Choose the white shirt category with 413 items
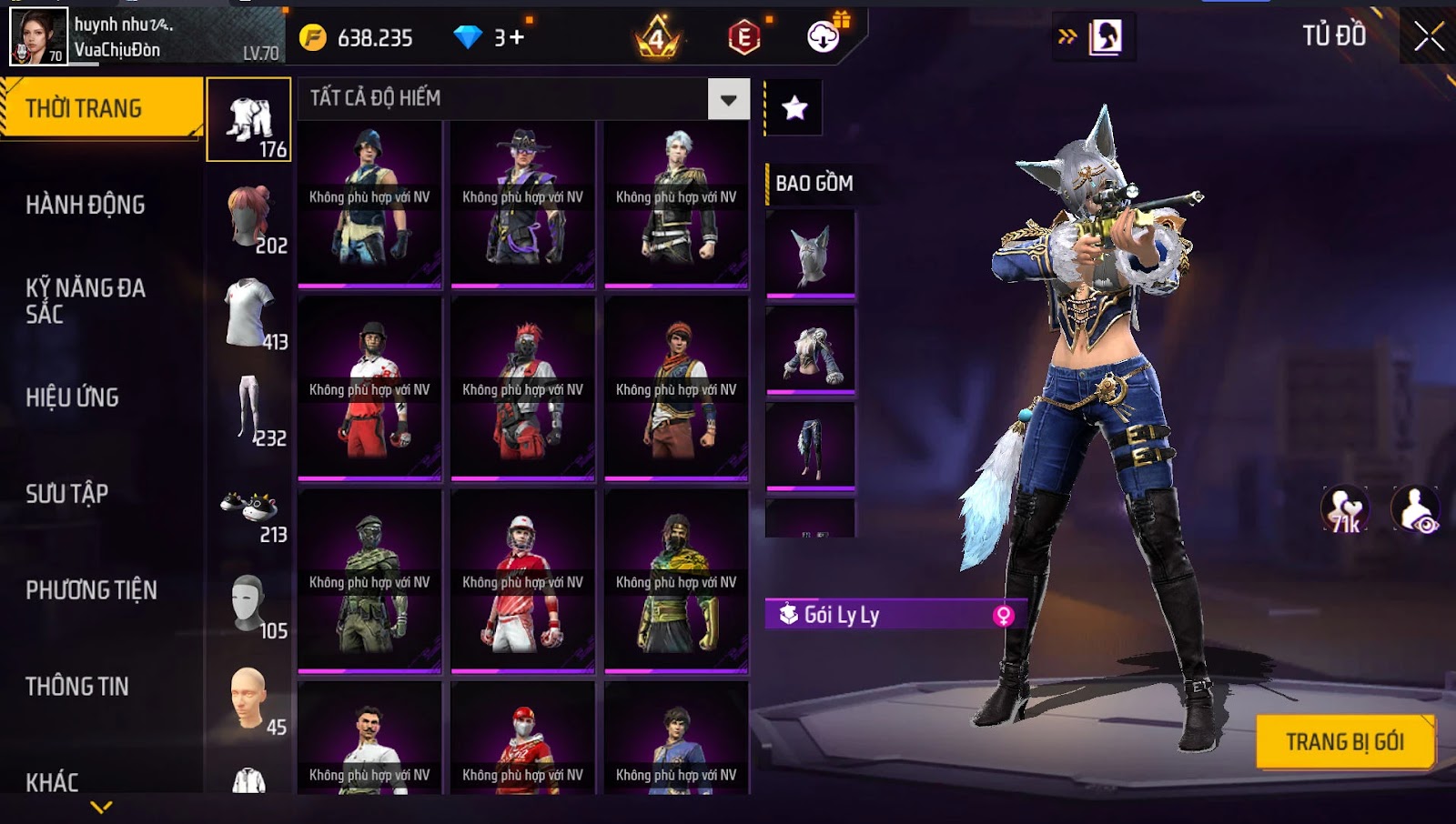The image size is (1456, 824). tap(249, 314)
